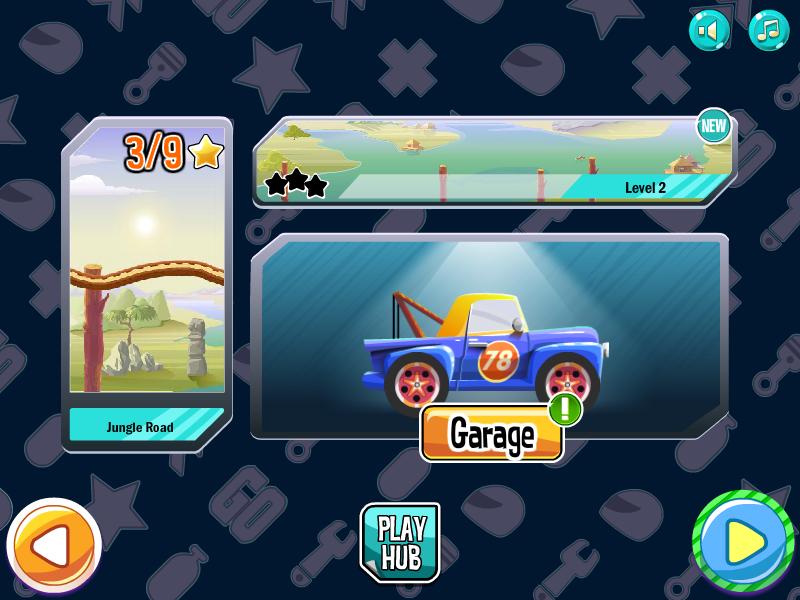Toggle the music note button

768,30
